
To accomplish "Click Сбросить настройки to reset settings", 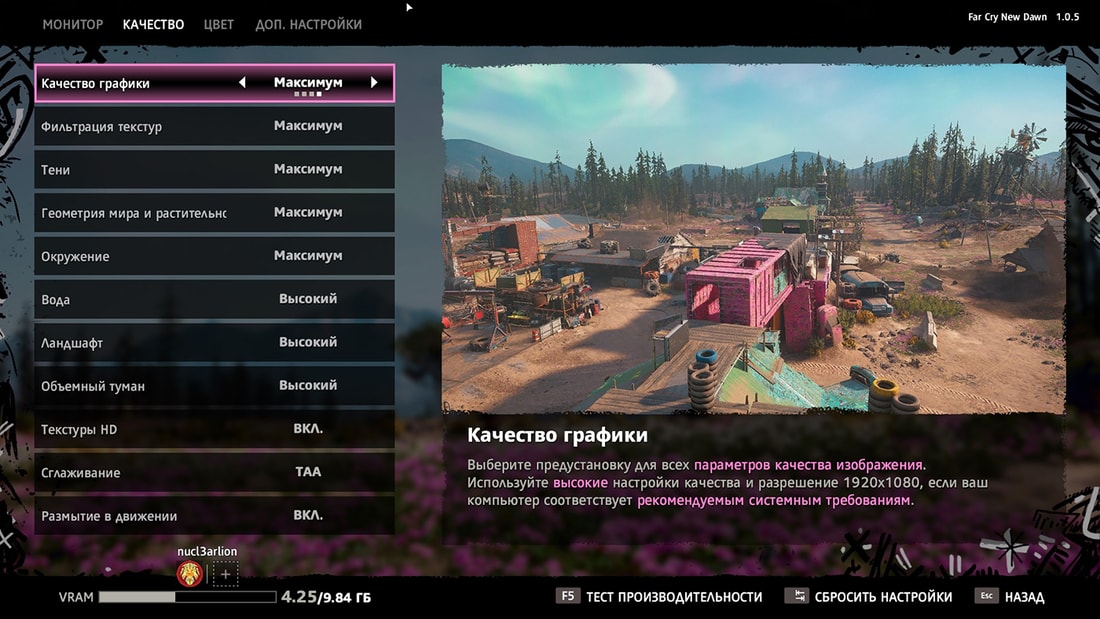I will click(870, 597).
